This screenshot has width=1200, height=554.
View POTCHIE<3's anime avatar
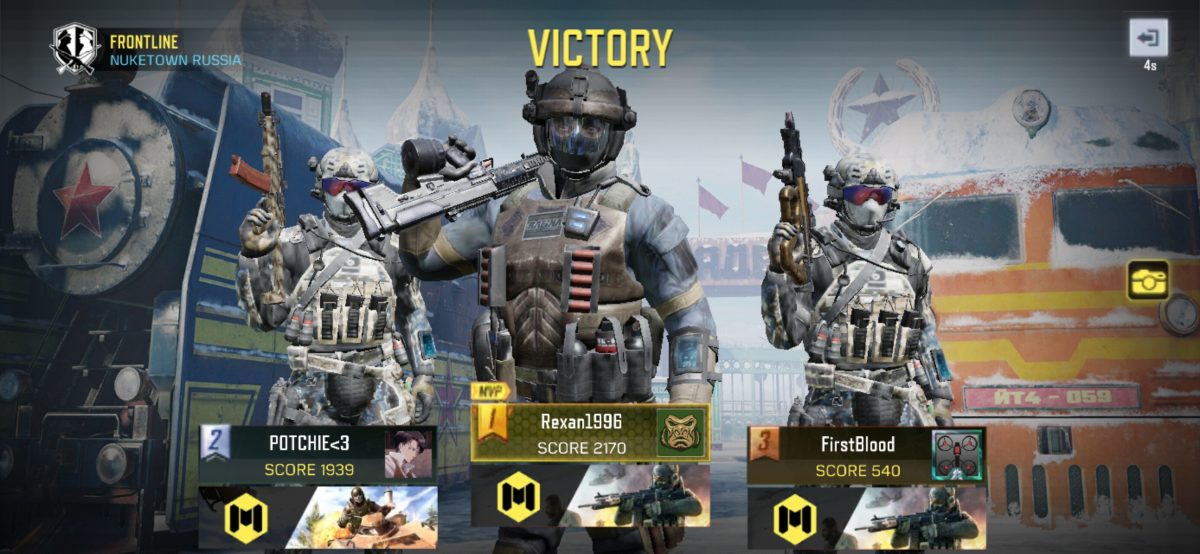409,455
